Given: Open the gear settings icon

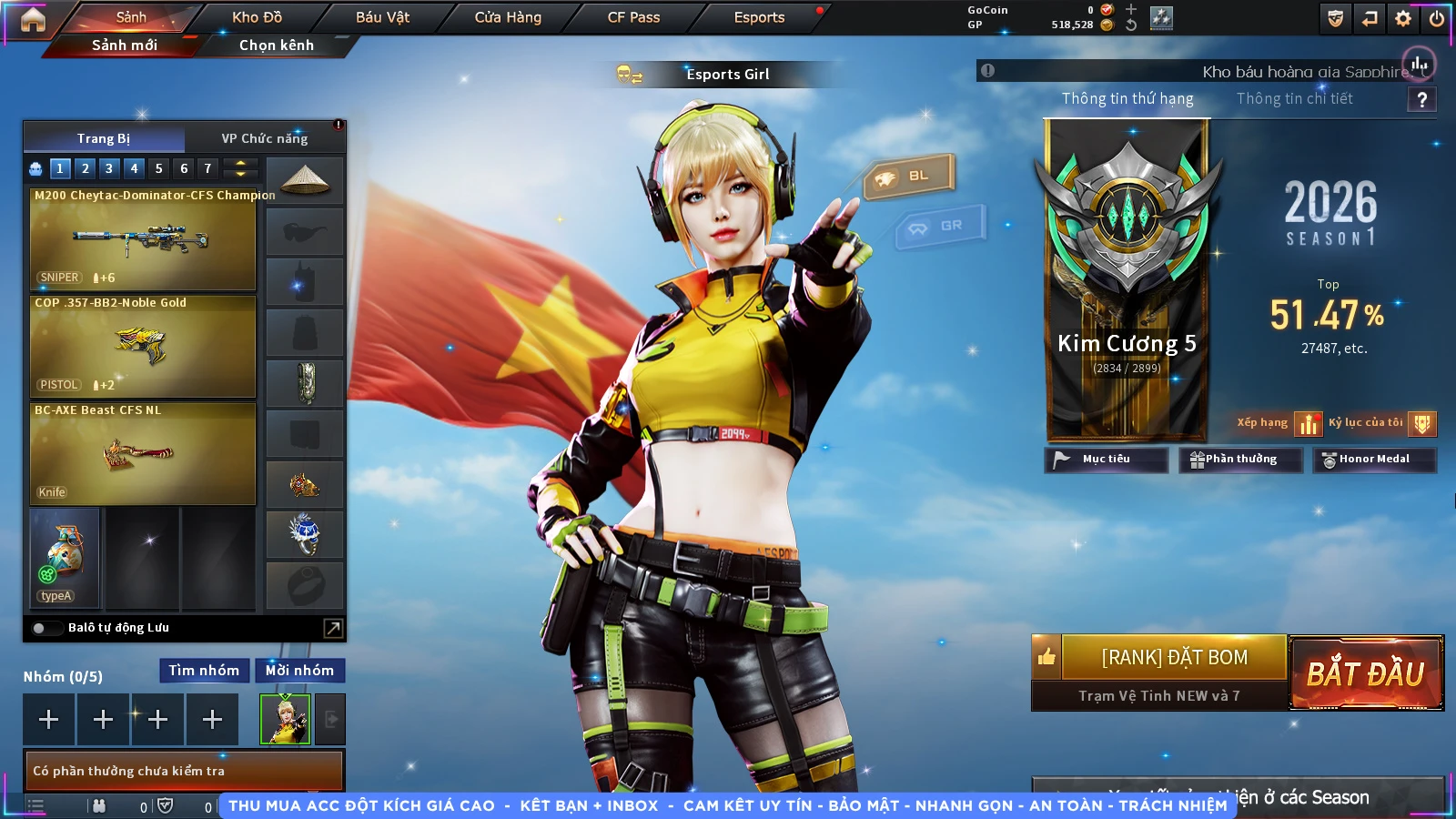Looking at the screenshot, I should tap(1403, 18).
